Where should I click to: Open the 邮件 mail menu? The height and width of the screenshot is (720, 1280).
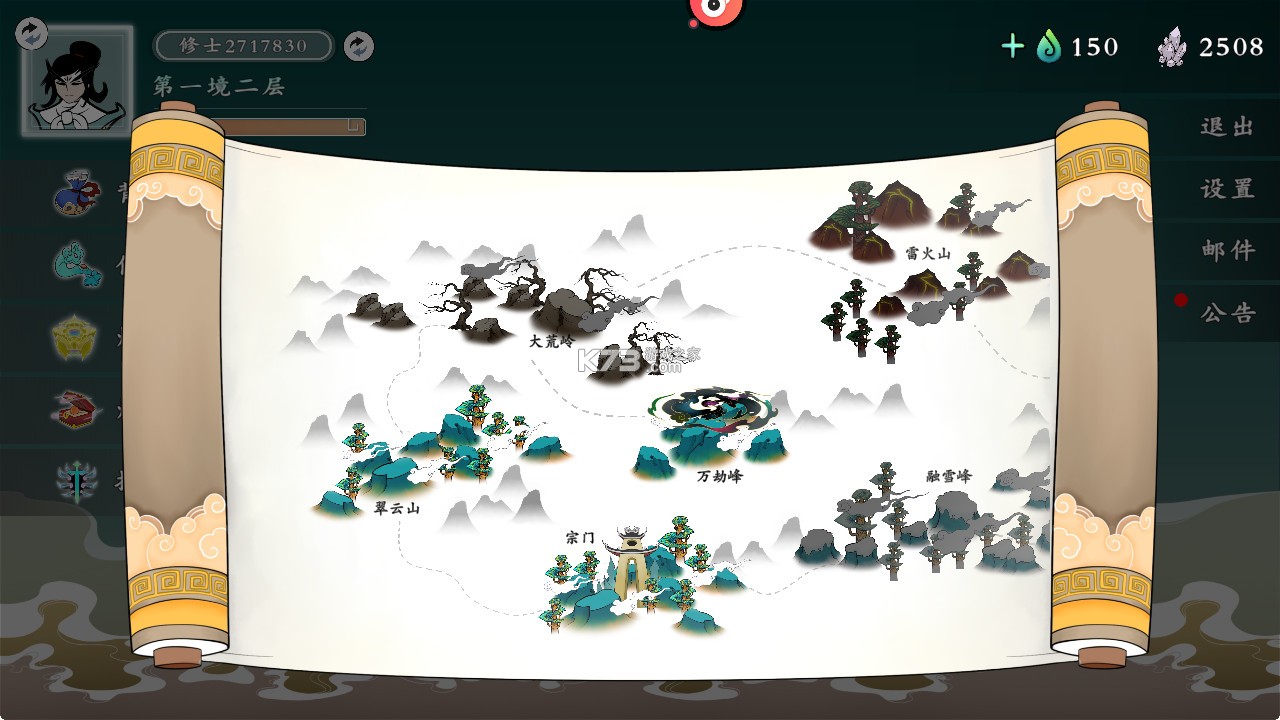point(1227,250)
